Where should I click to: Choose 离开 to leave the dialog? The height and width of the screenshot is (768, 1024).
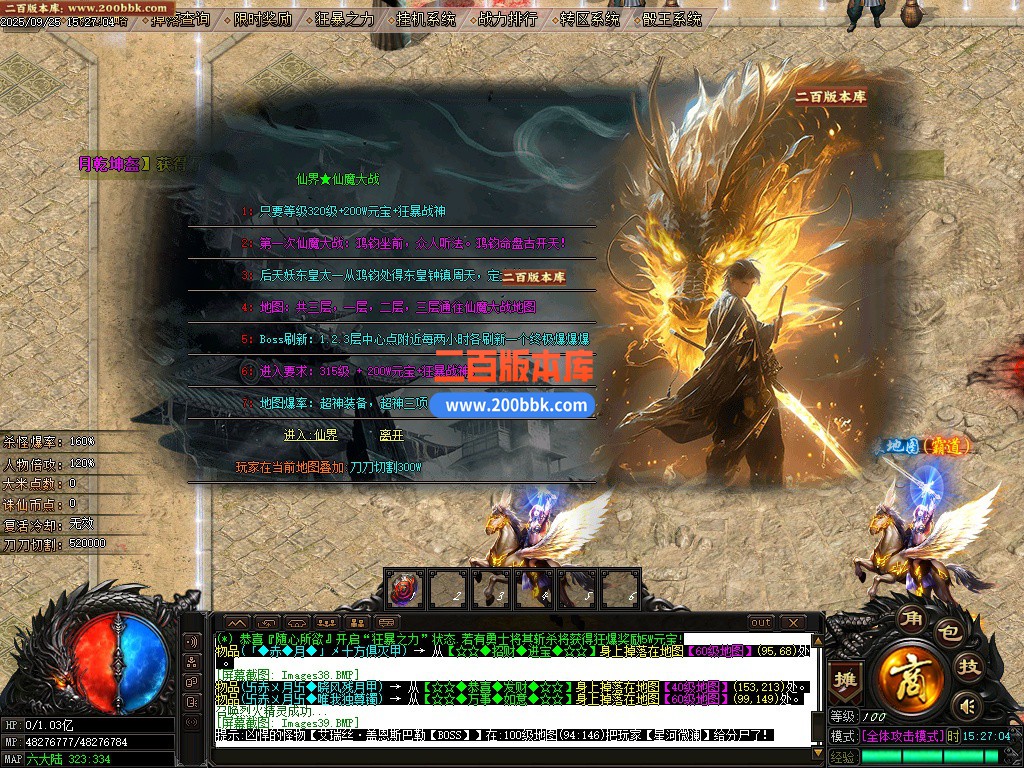pyautogui.click(x=391, y=435)
